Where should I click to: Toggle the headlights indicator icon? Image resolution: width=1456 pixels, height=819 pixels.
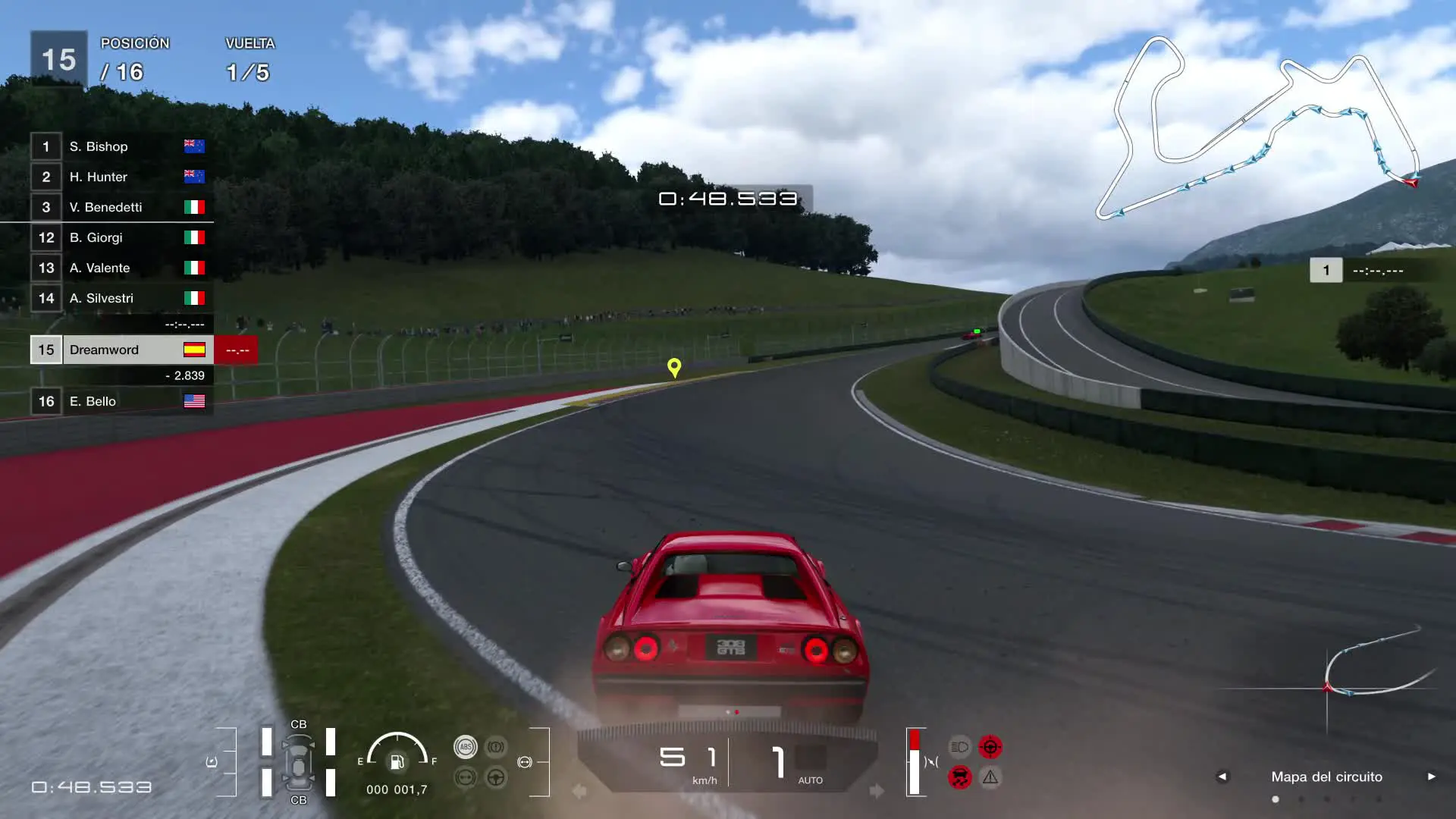click(x=959, y=747)
